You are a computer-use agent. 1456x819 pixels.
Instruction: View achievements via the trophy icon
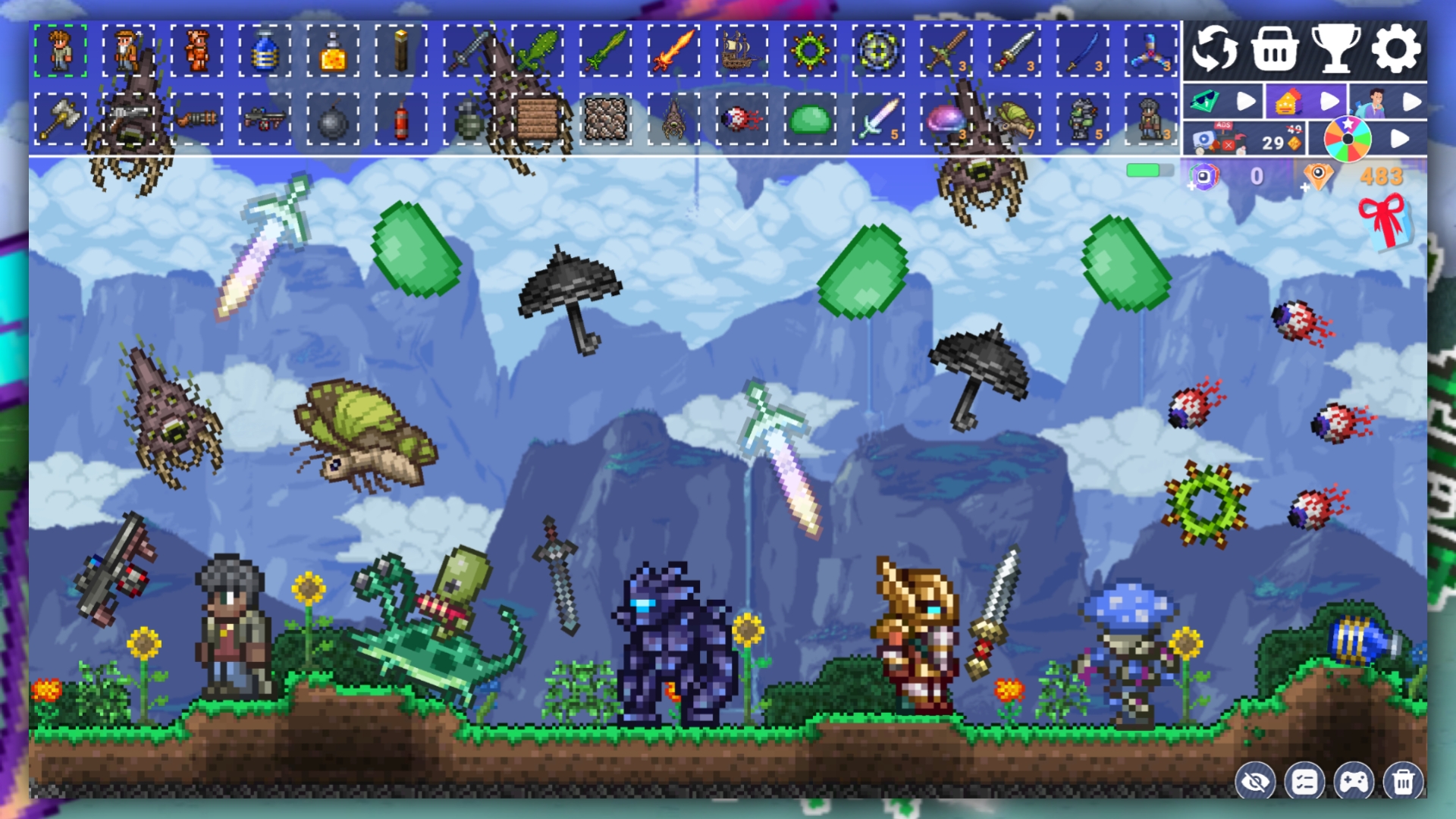(x=1337, y=49)
